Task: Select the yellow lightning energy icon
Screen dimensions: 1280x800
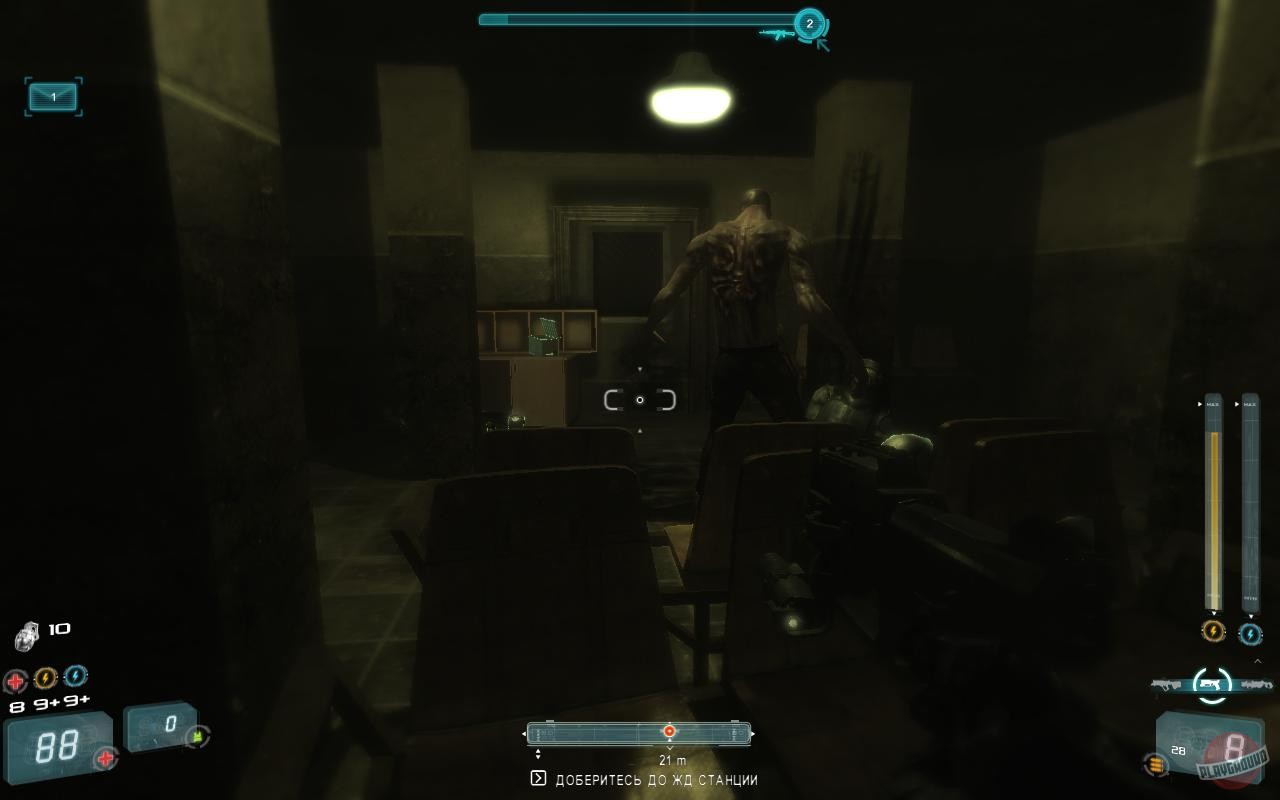Action: point(46,678)
